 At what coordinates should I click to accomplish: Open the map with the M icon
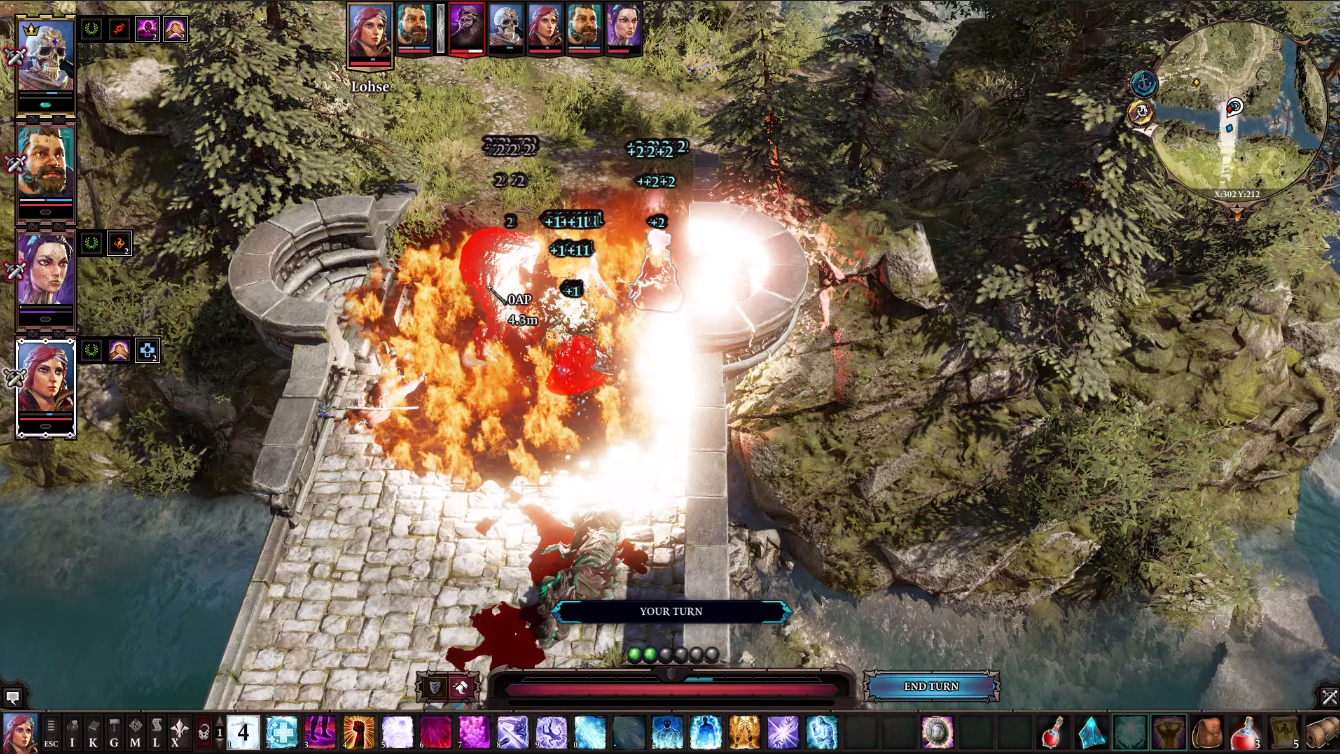pyautogui.click(x=136, y=733)
